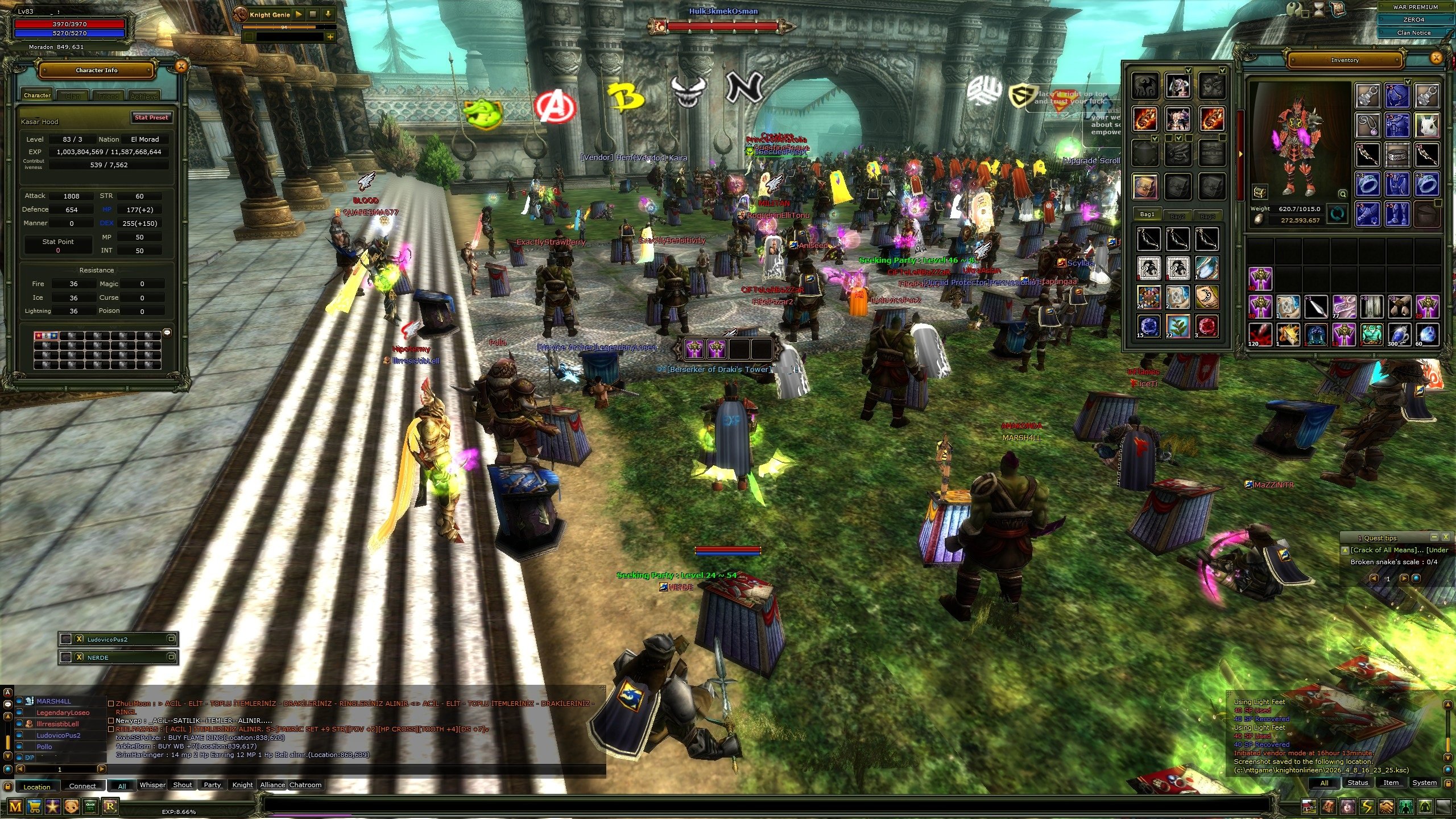Select the equipped belt slot

point(1397,154)
